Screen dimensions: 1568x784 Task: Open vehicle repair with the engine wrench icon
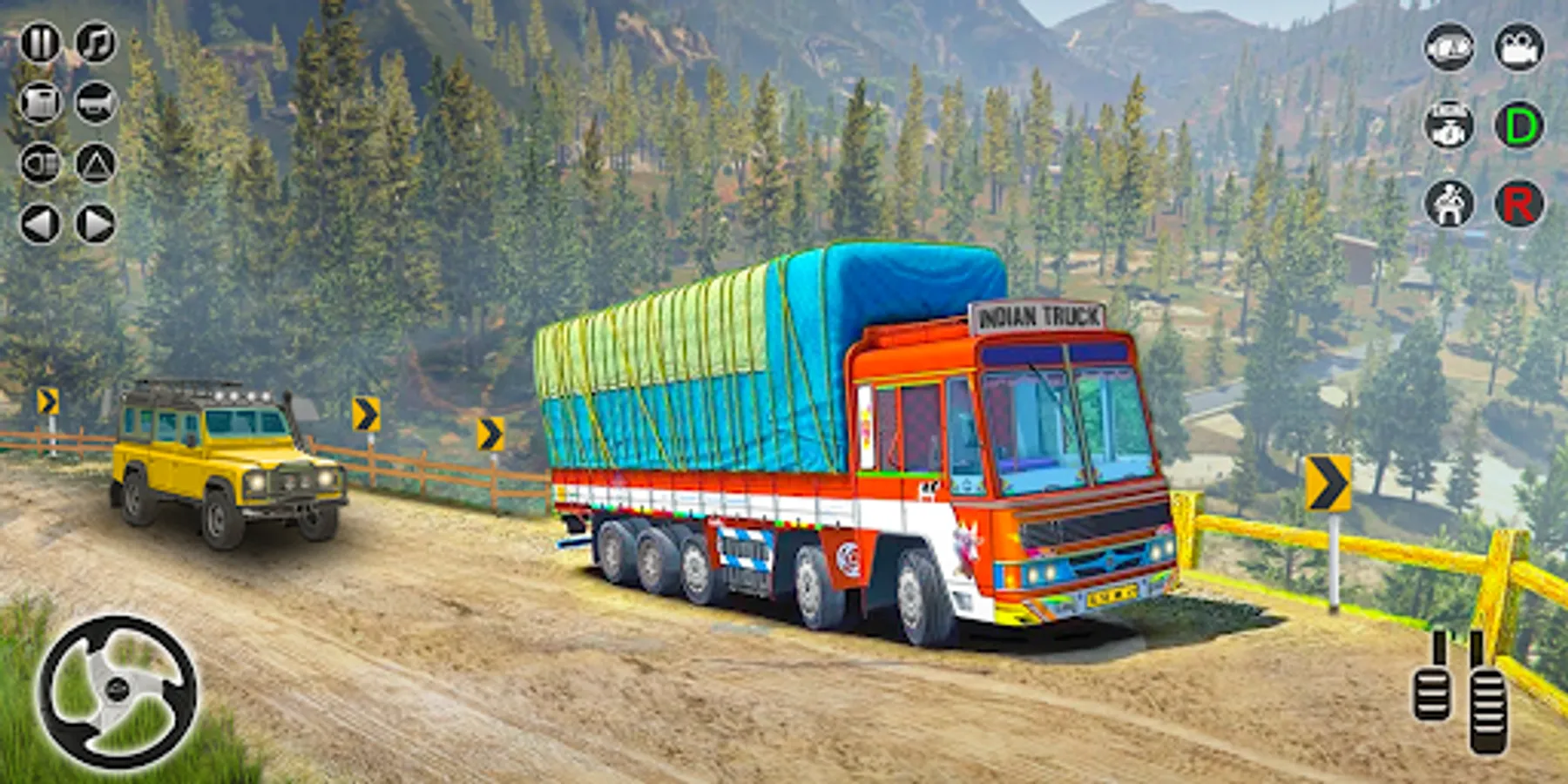pos(1449,125)
